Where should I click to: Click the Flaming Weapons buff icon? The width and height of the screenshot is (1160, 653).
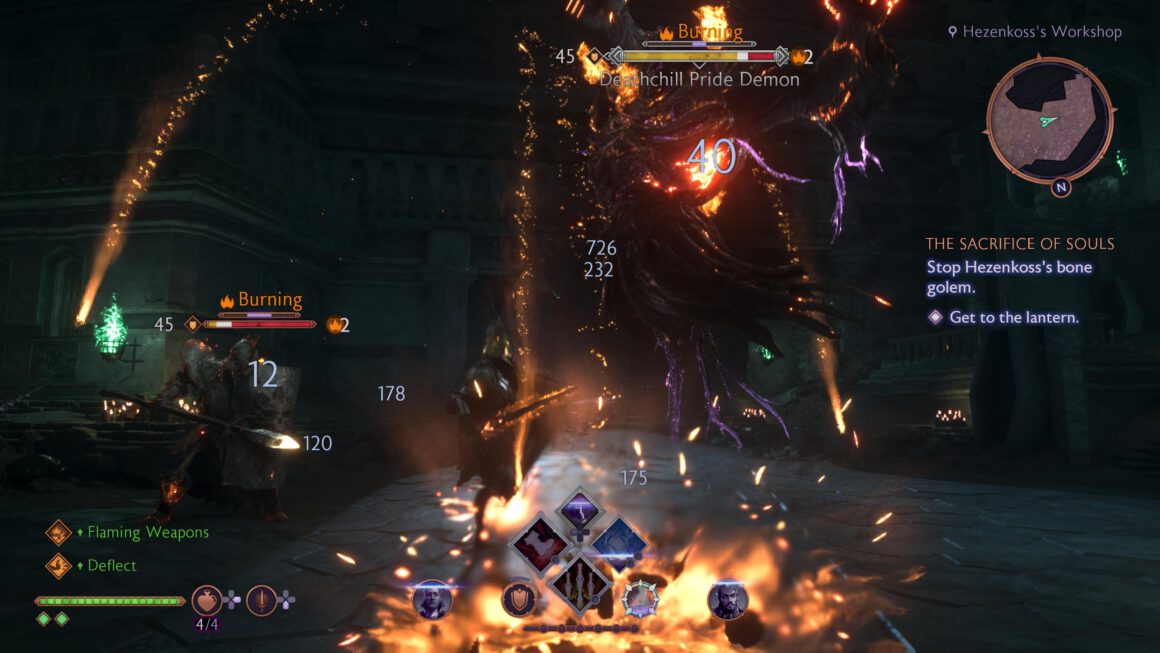coord(58,533)
